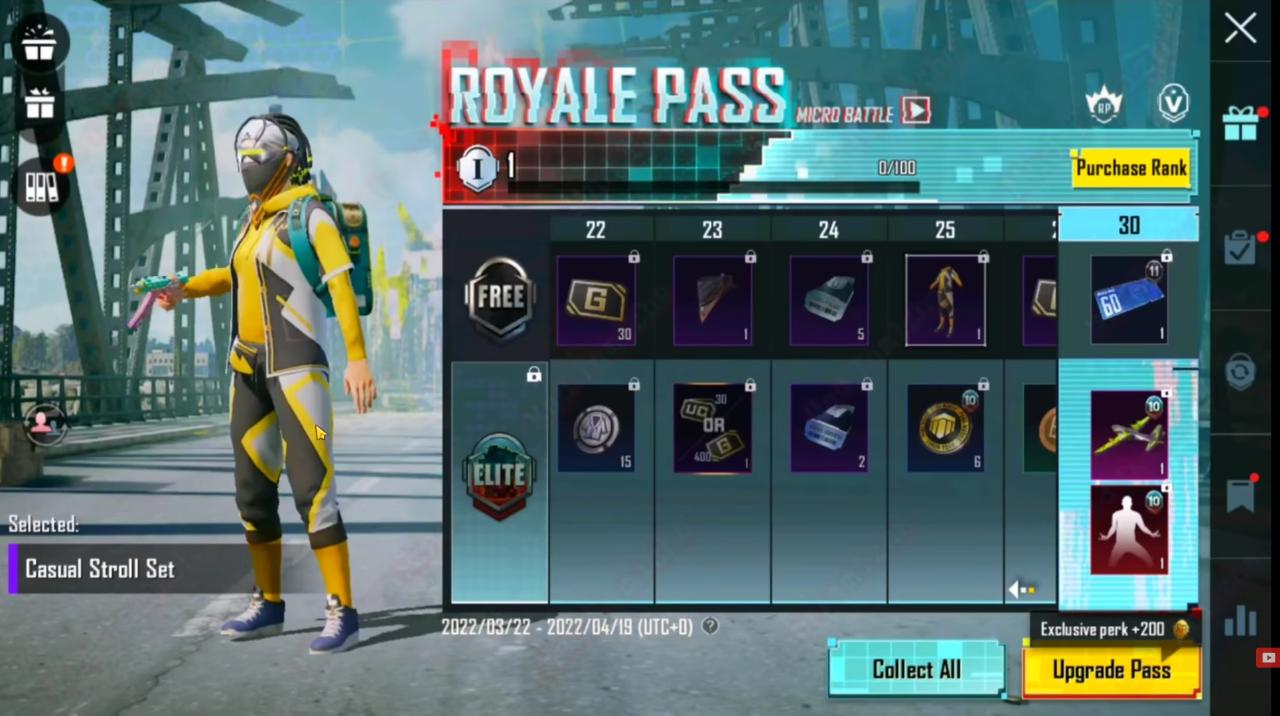Select the rank 30 emote reward

(1129, 530)
